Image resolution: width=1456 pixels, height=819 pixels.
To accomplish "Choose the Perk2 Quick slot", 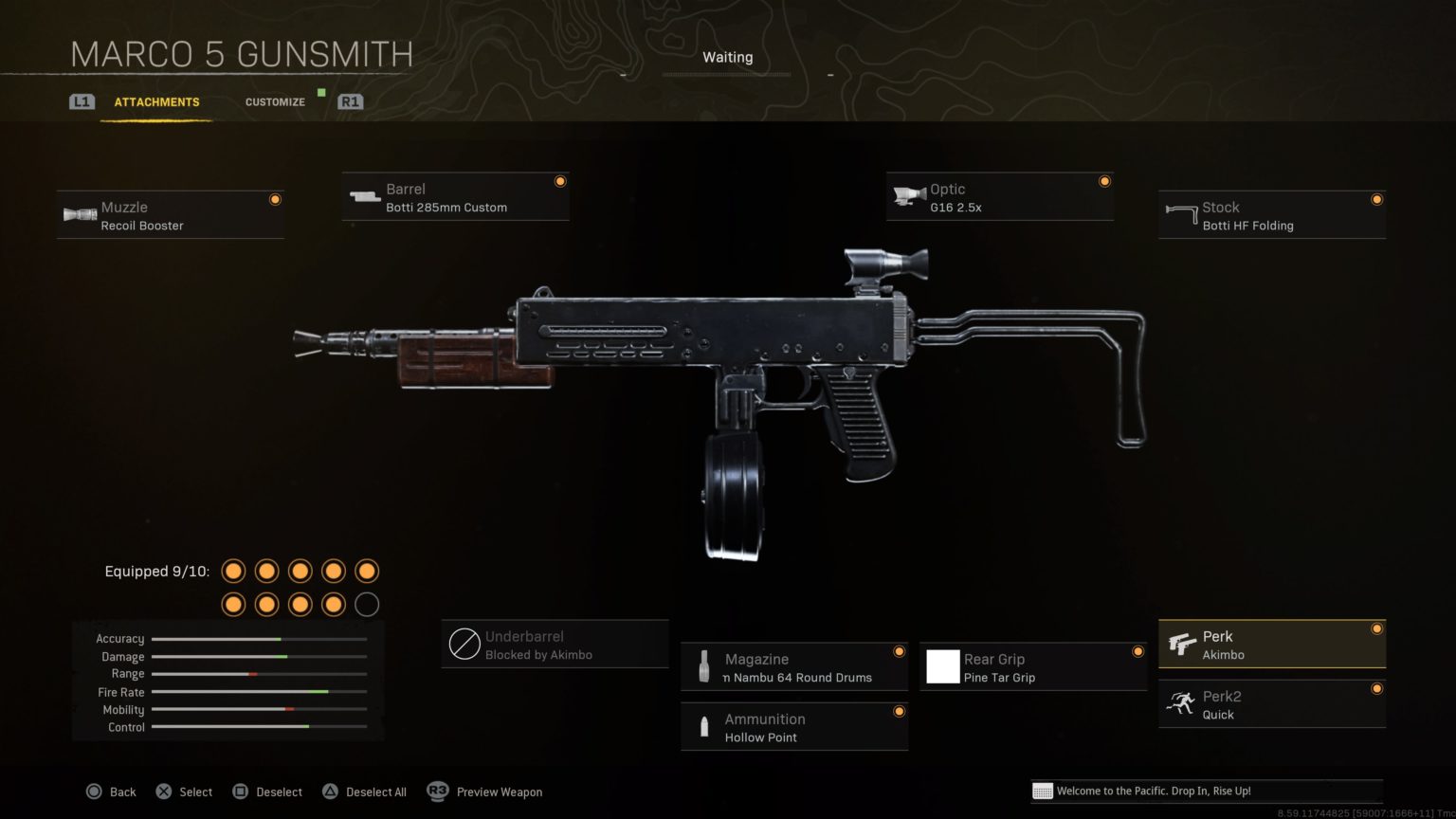I will pos(1272,704).
